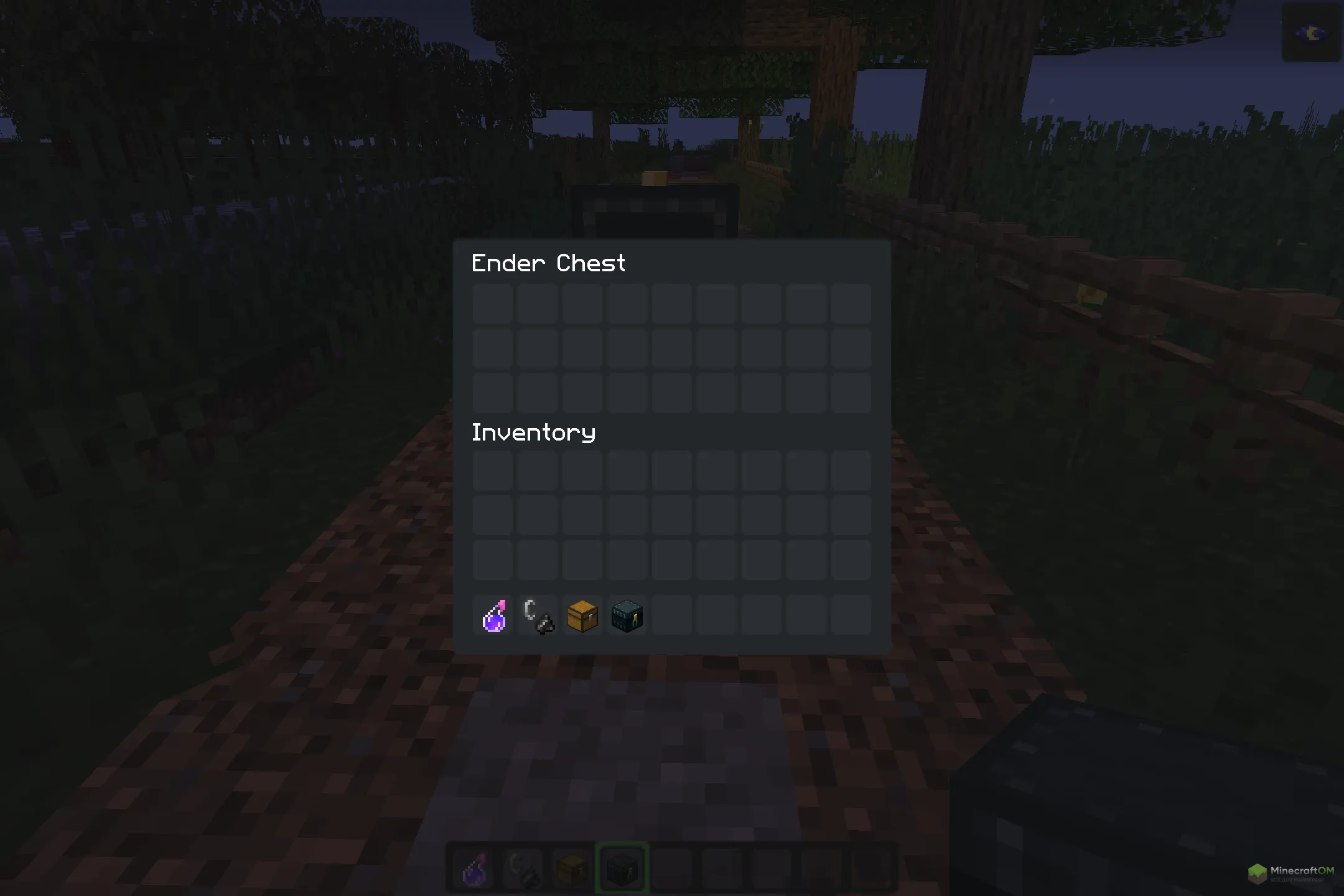Click the last slot of the middle inventory row
Viewport: 1344px width, 896px height.
(852, 516)
